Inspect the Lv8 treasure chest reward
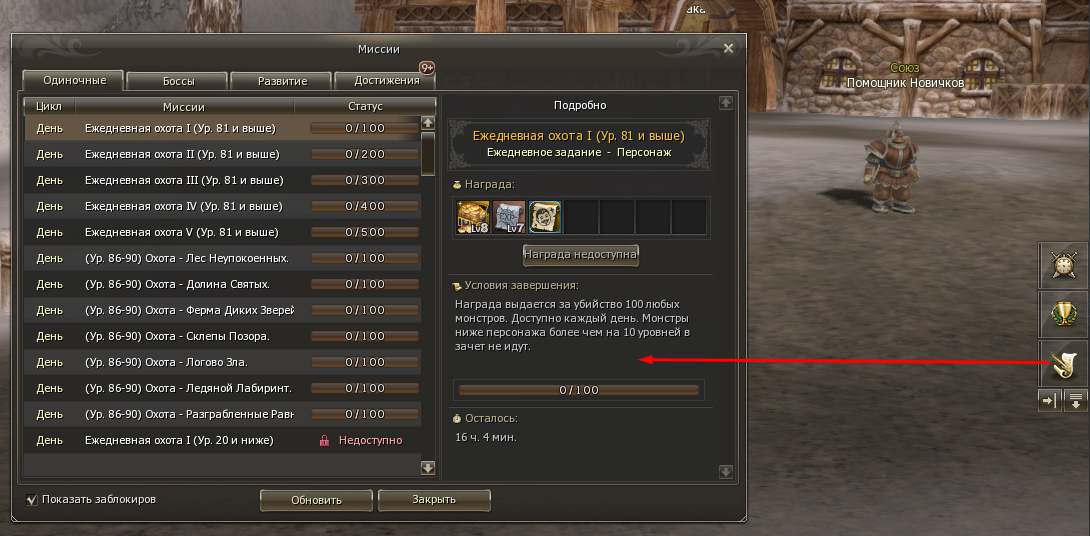 (472, 216)
